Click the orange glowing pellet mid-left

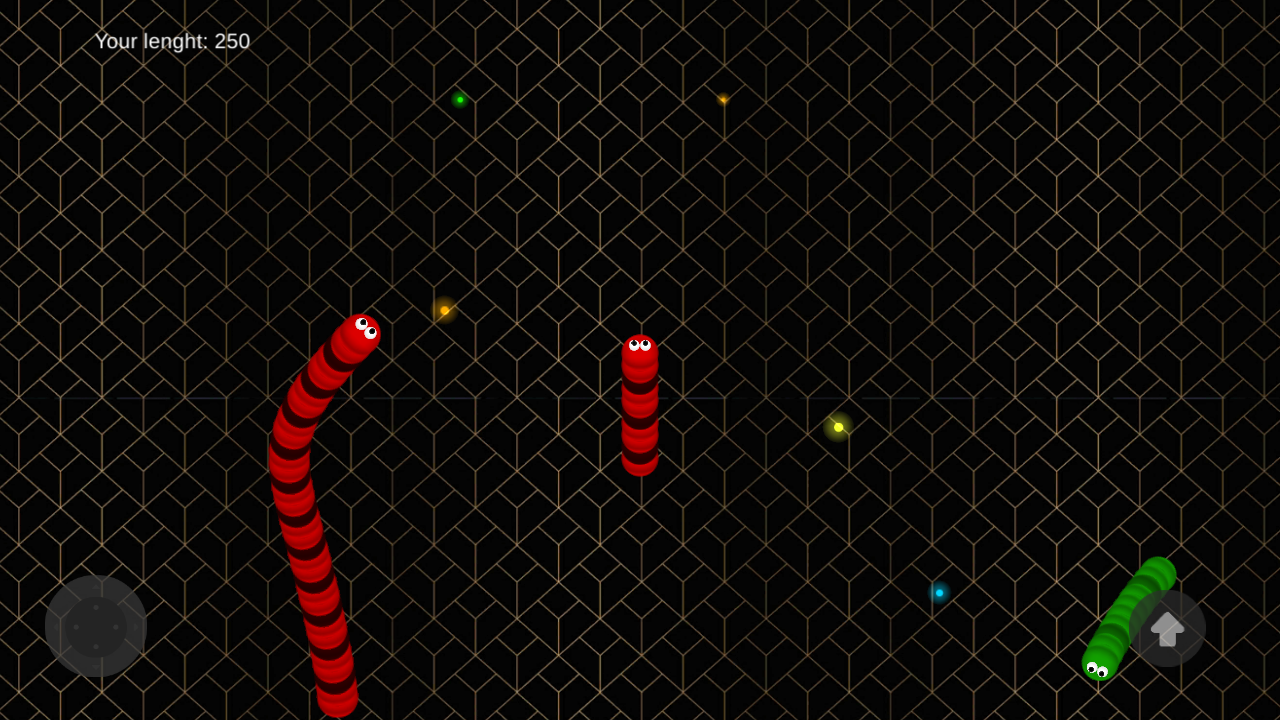click(x=443, y=310)
